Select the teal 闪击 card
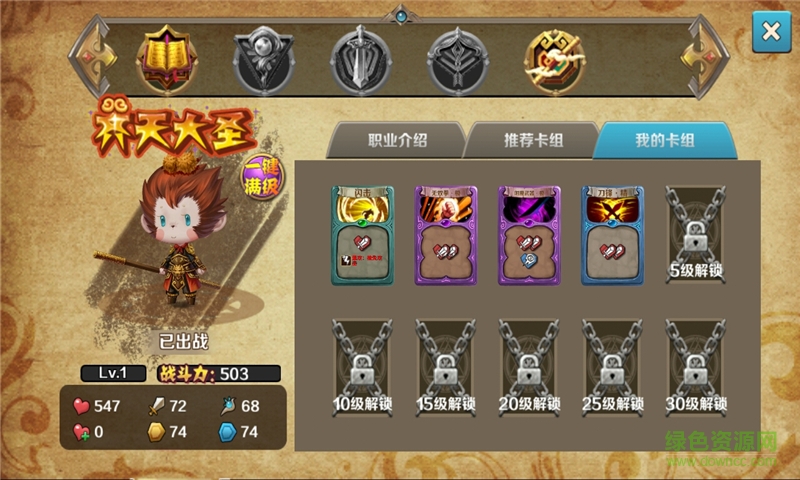Screen dimensions: 800x480 (x=363, y=236)
